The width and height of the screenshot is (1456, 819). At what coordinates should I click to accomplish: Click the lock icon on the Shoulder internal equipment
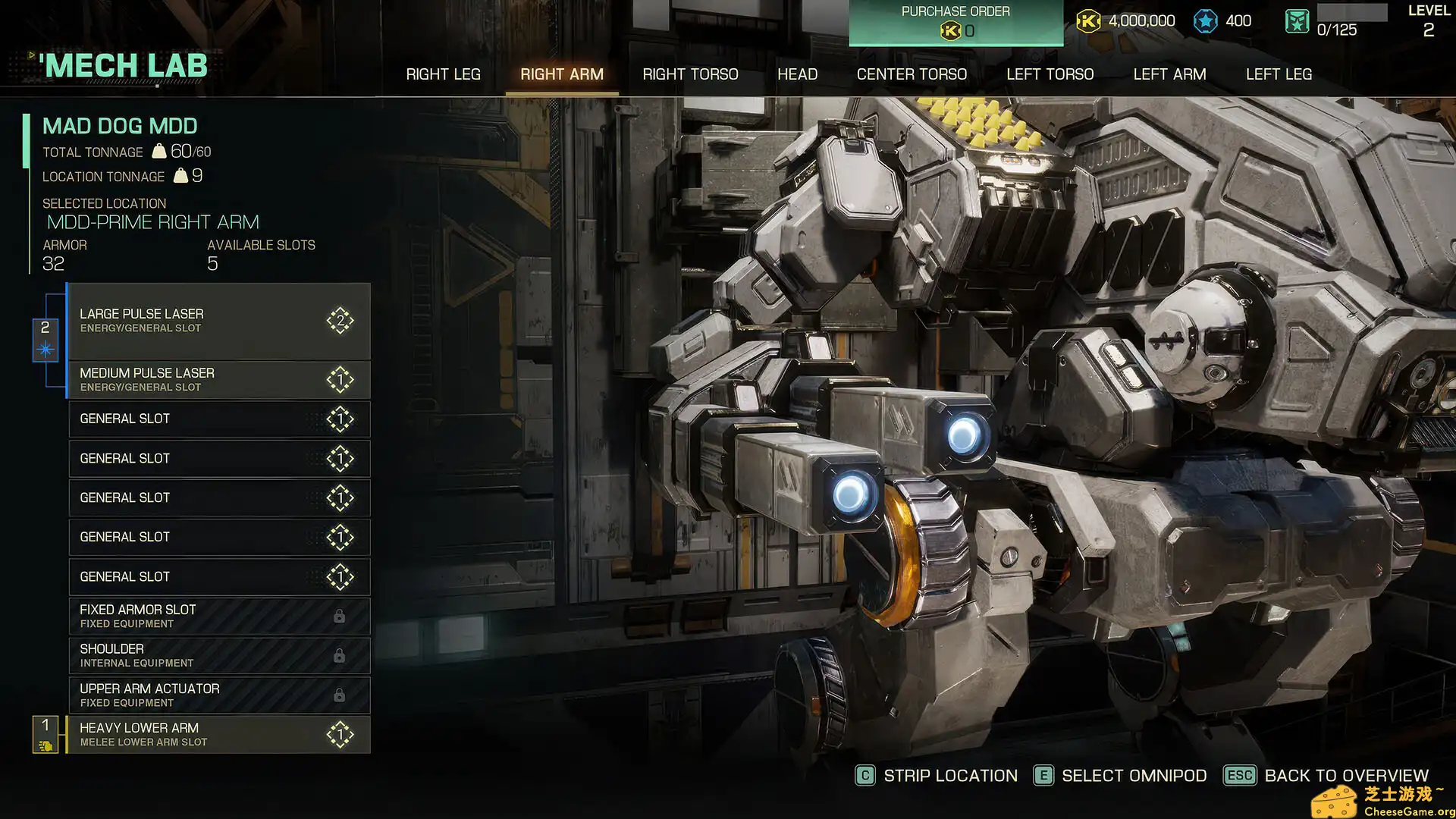coord(340,654)
